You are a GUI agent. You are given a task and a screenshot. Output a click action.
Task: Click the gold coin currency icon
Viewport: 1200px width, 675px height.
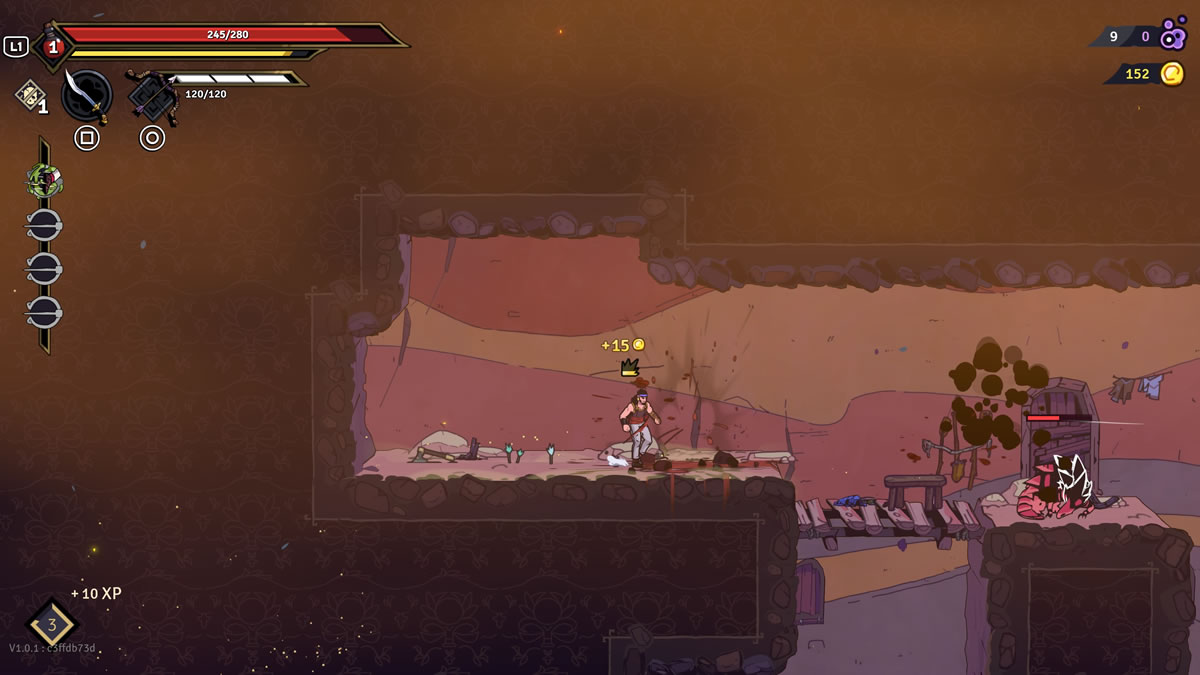tap(1172, 74)
